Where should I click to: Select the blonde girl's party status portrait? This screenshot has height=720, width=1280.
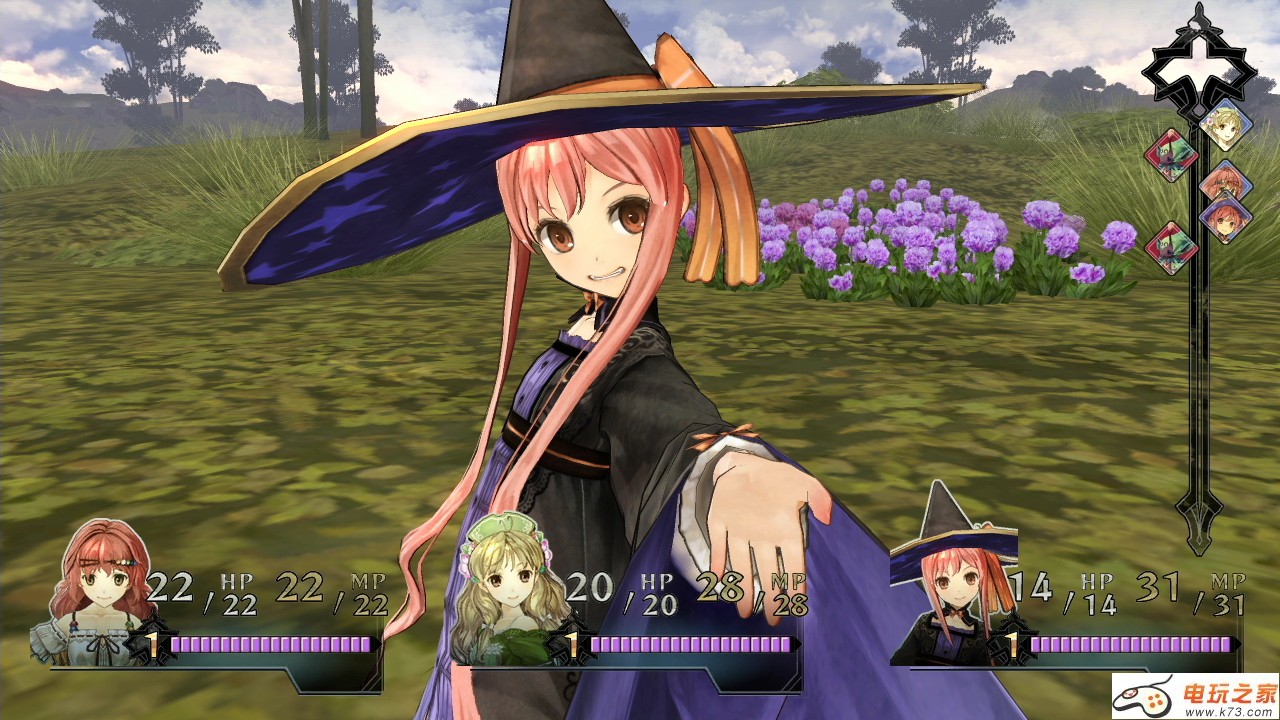pos(510,592)
